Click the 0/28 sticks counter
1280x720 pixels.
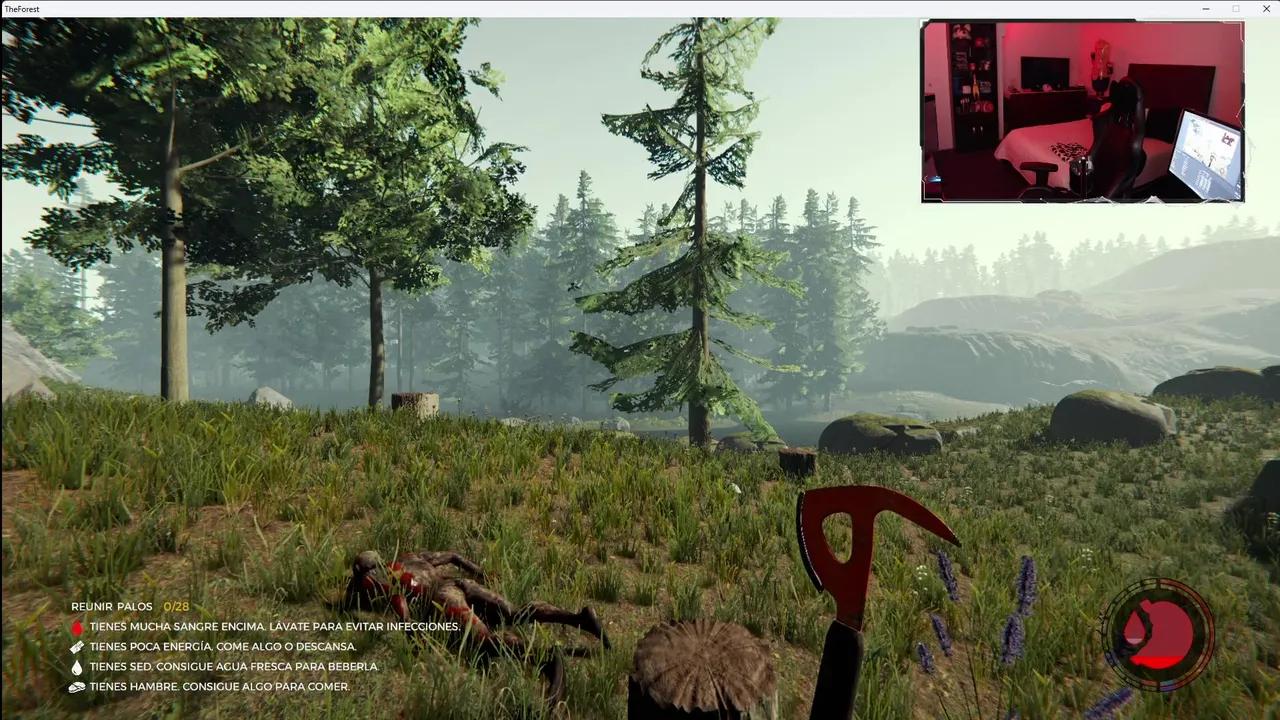[x=175, y=606]
